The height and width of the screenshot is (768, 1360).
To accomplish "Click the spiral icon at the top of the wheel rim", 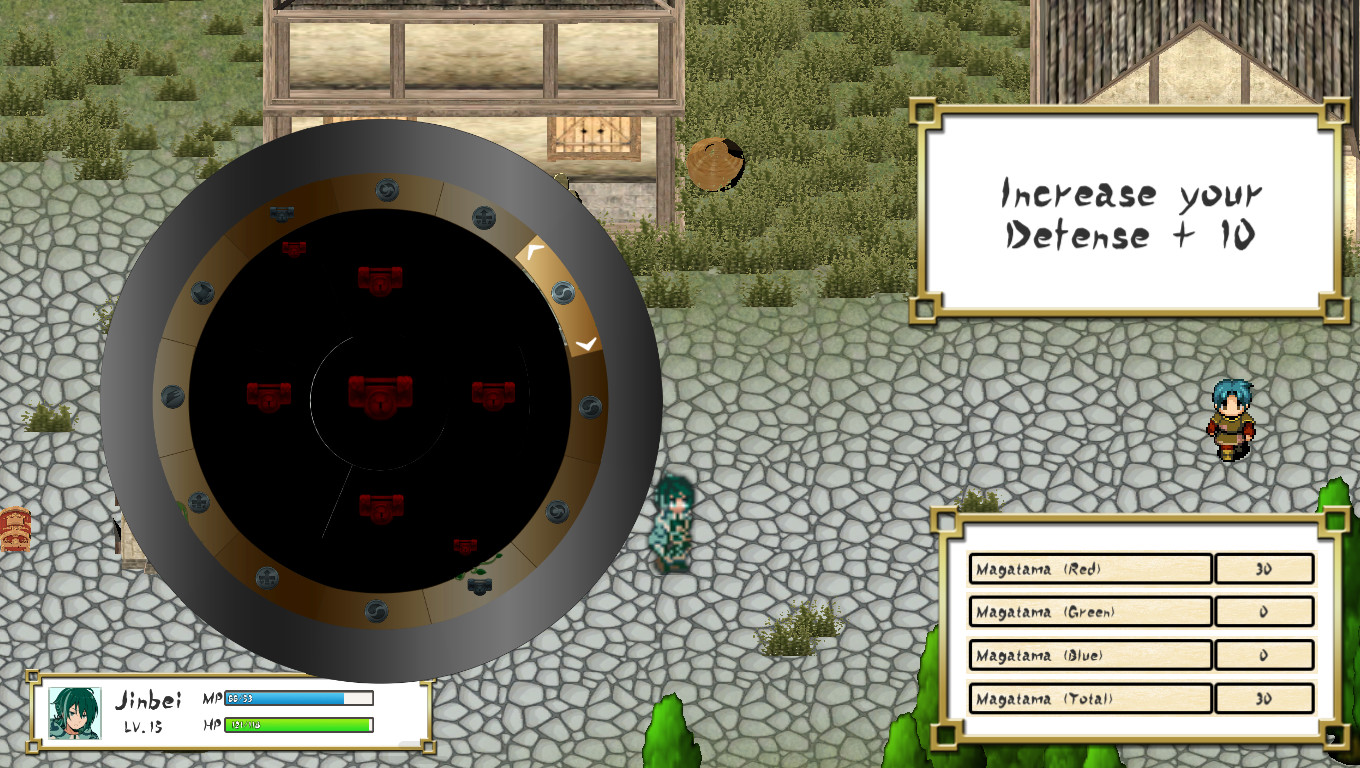I will point(386,189).
